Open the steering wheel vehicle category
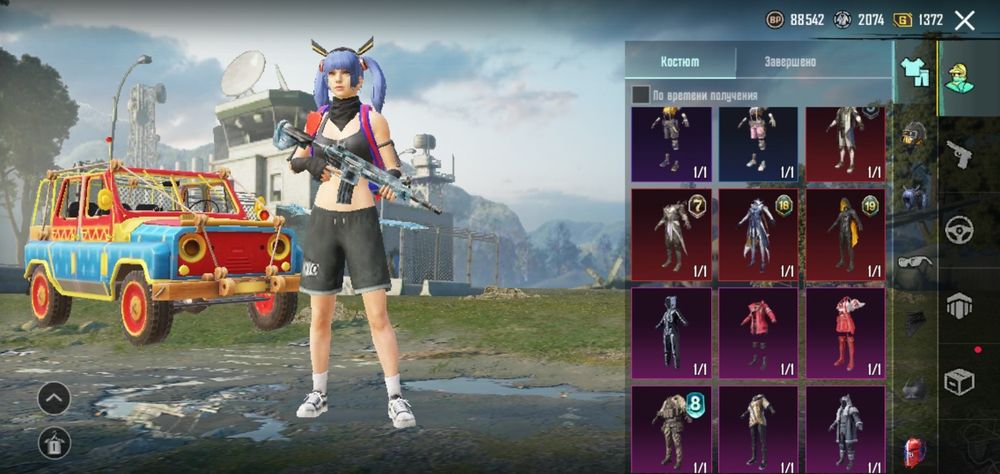The image size is (1000, 474). (x=959, y=229)
